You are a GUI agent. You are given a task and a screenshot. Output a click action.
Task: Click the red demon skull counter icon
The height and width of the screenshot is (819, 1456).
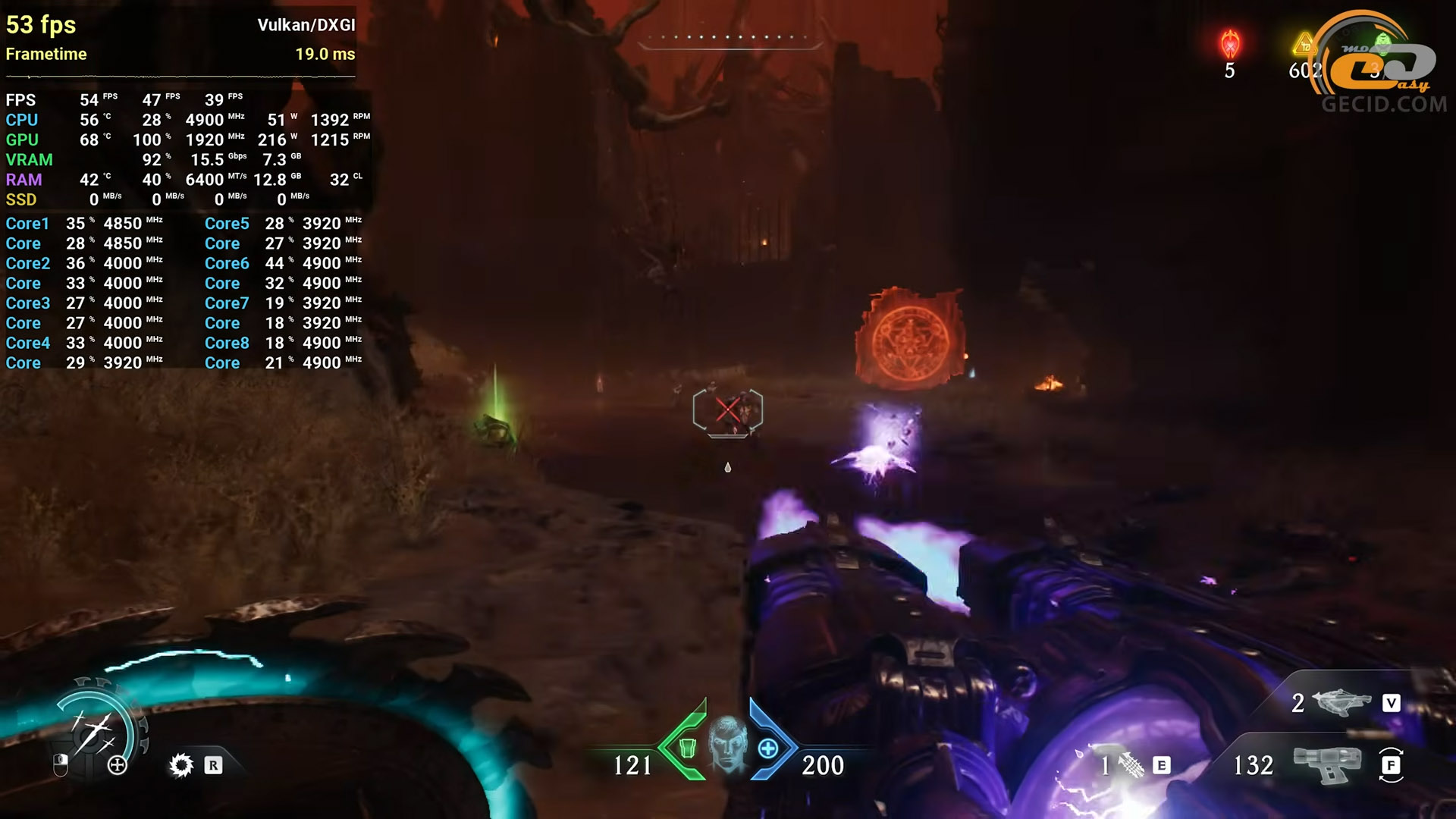[1229, 45]
